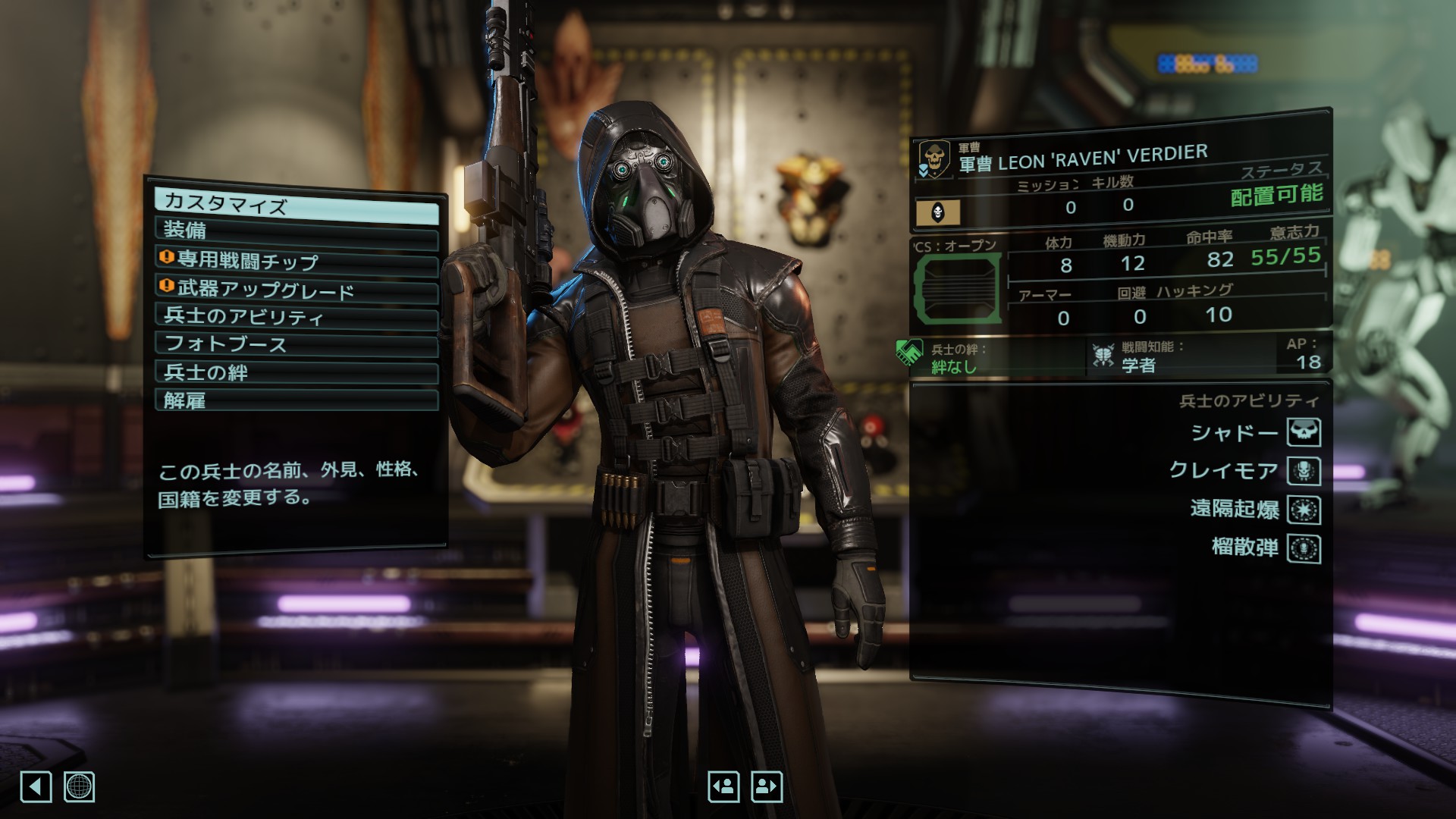Click the Reaper skull class emblem

(934, 158)
